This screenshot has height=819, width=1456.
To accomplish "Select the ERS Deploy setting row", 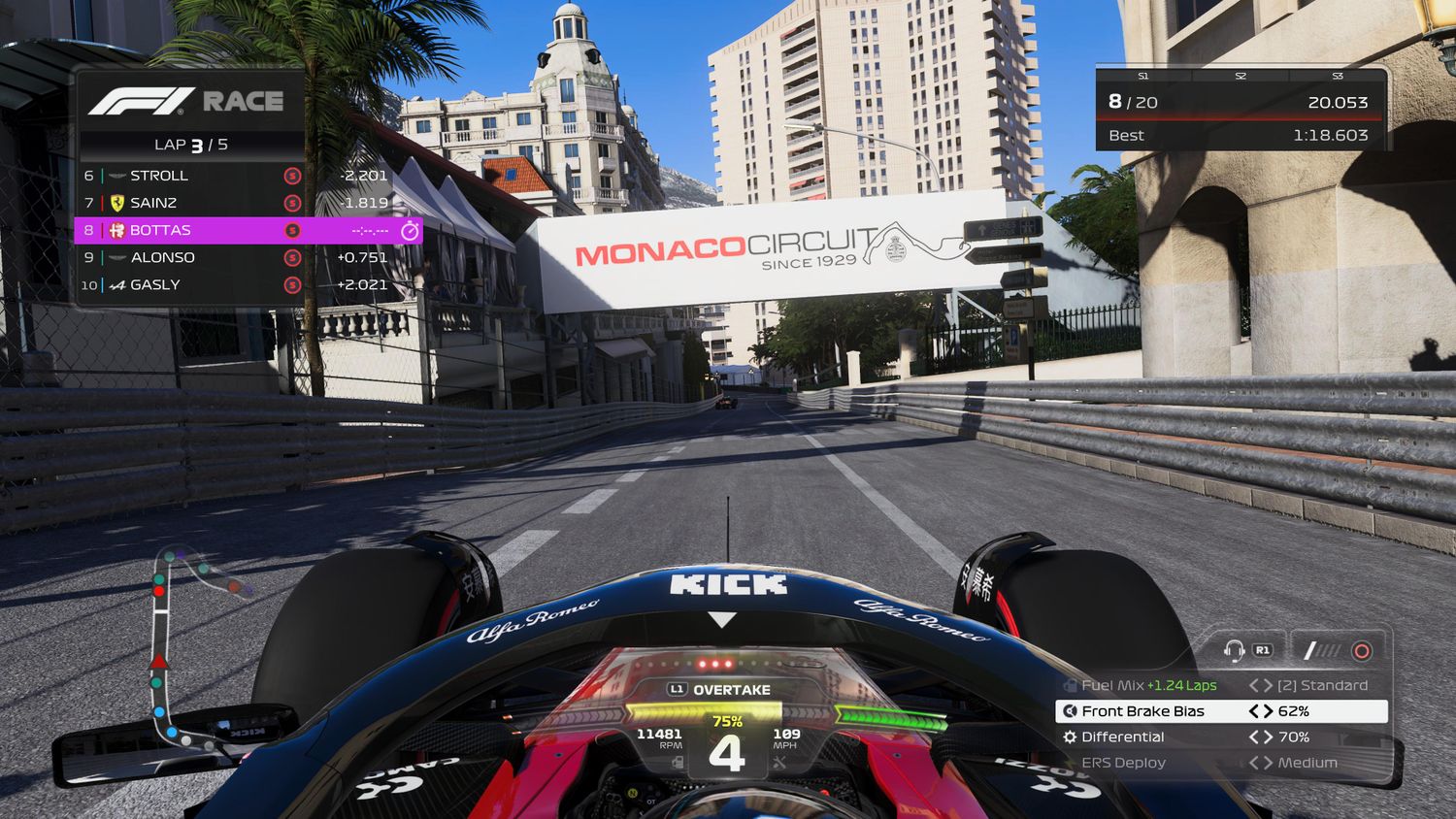I will 1221,763.
